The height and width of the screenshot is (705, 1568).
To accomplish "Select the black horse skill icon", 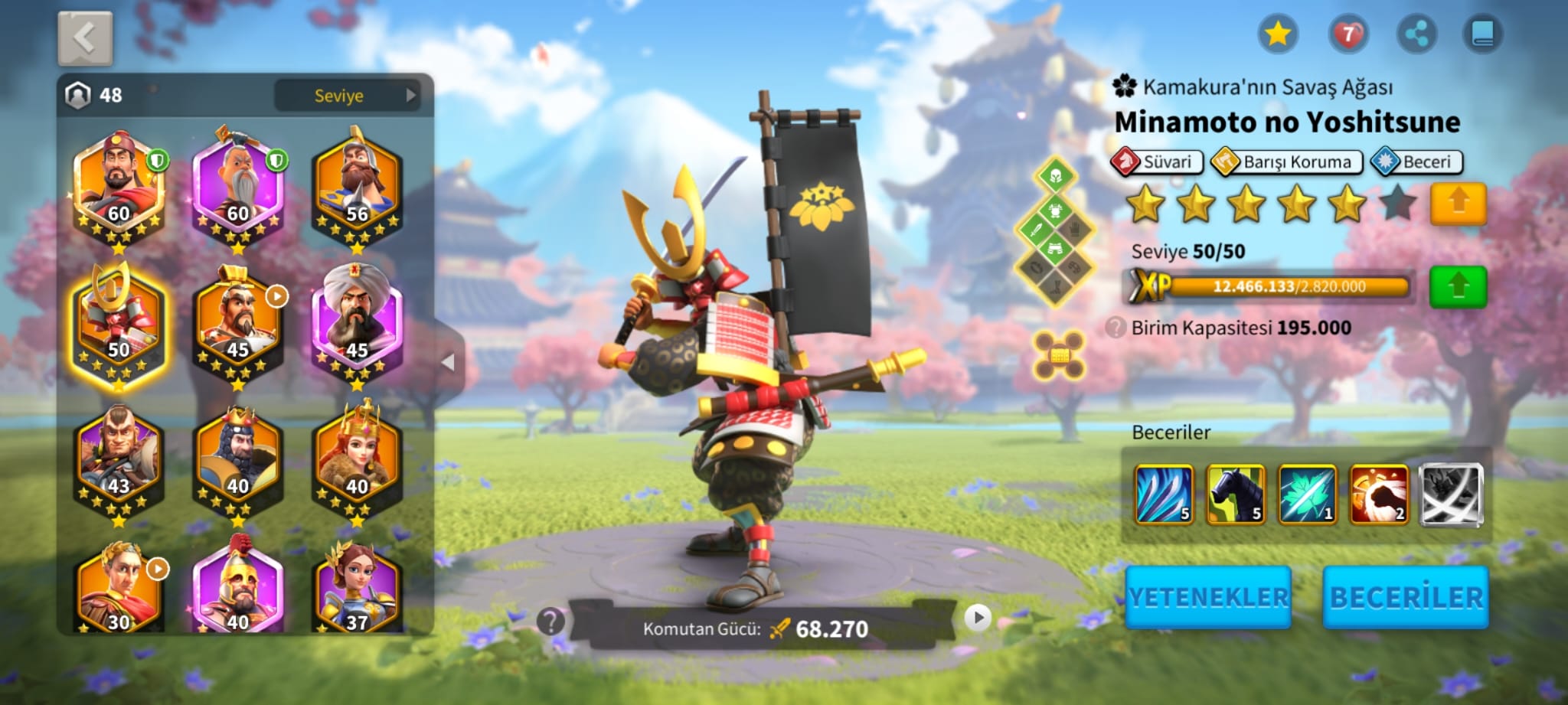I will click(1235, 494).
